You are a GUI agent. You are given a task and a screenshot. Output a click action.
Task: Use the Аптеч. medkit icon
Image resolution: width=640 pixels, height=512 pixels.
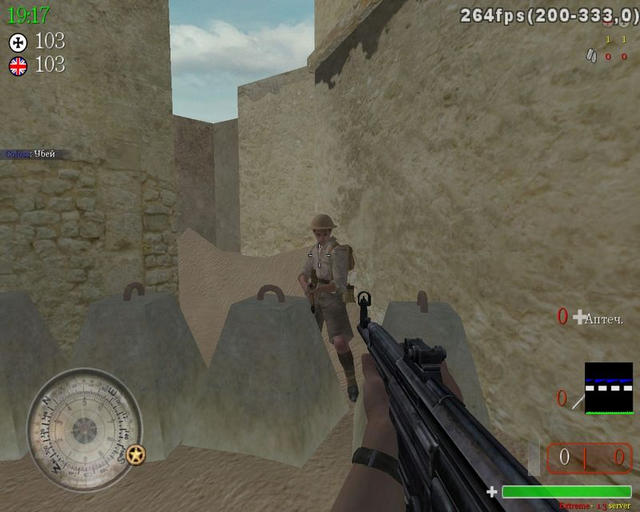click(x=580, y=317)
